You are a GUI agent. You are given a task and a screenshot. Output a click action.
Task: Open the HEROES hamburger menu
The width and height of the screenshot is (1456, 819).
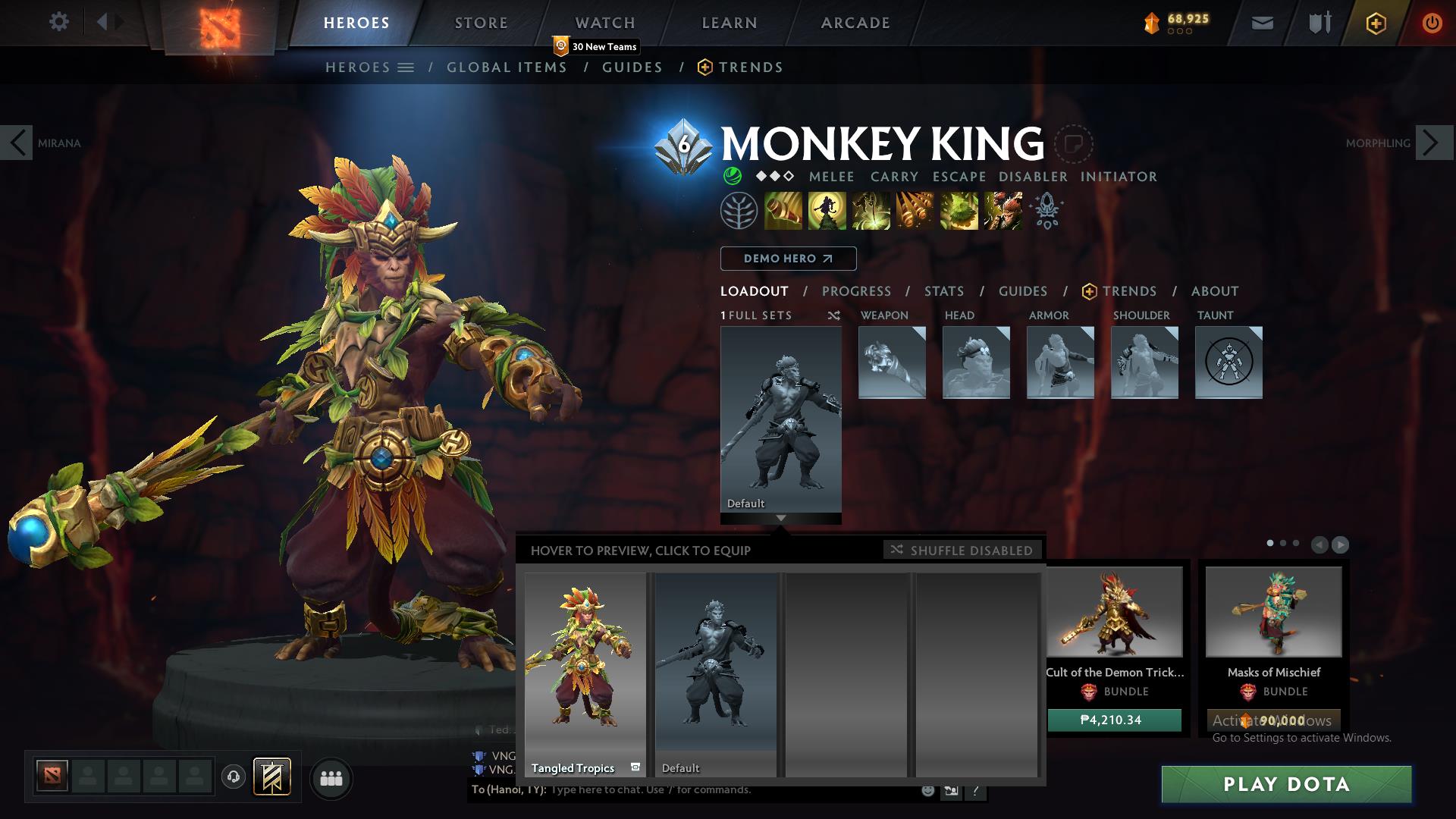tap(405, 67)
